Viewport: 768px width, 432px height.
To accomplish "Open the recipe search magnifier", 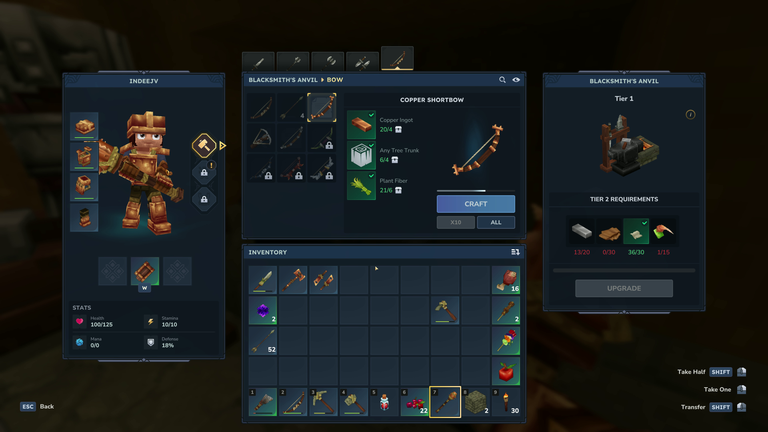I will [502, 80].
